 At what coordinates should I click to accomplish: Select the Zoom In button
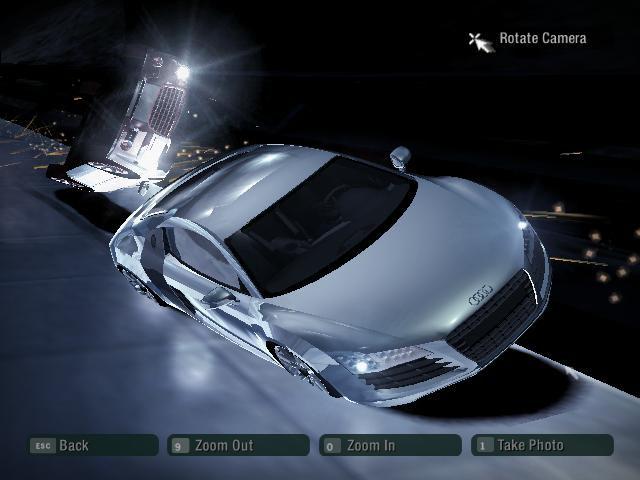point(390,445)
